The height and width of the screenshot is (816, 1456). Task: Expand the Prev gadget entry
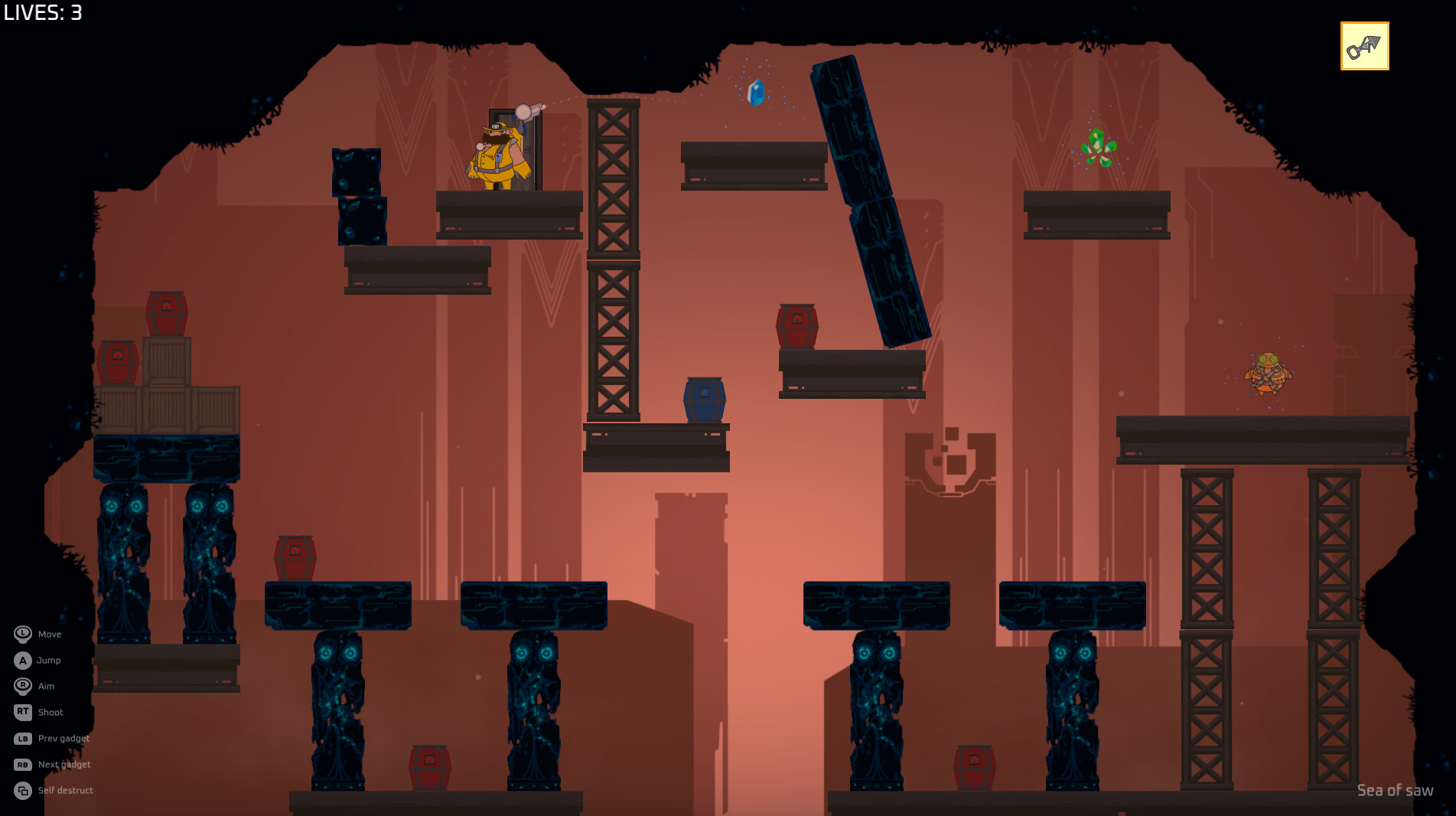pyautogui.click(x=64, y=738)
